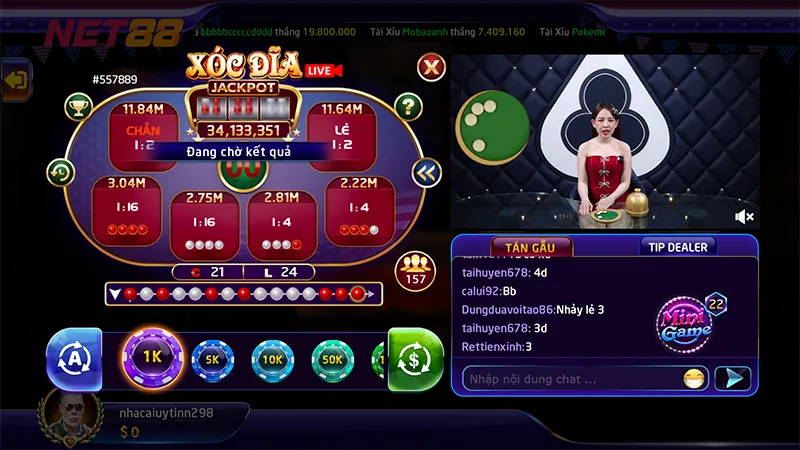Open the trophy leaderboard
Viewport: 800px width, 450px height.
[x=78, y=106]
